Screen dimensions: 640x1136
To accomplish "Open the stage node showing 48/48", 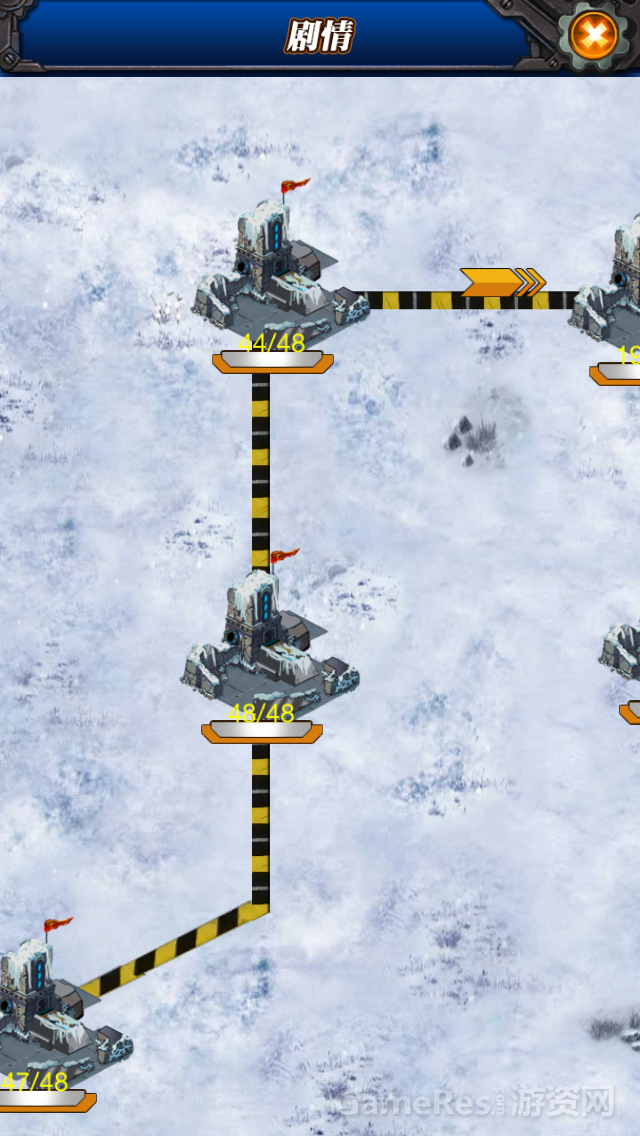I will point(268,645).
